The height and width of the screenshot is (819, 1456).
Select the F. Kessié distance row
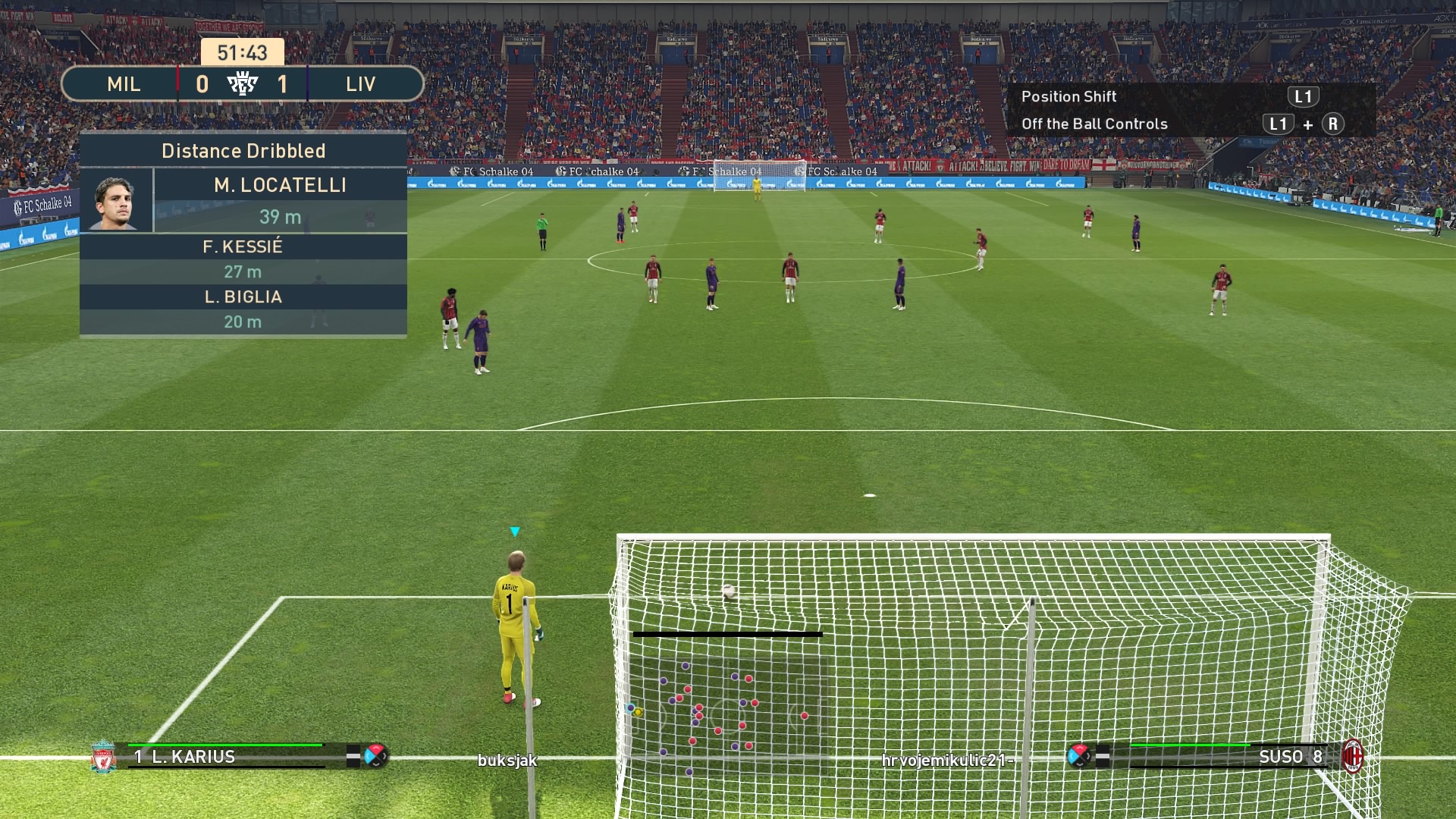[x=243, y=259]
